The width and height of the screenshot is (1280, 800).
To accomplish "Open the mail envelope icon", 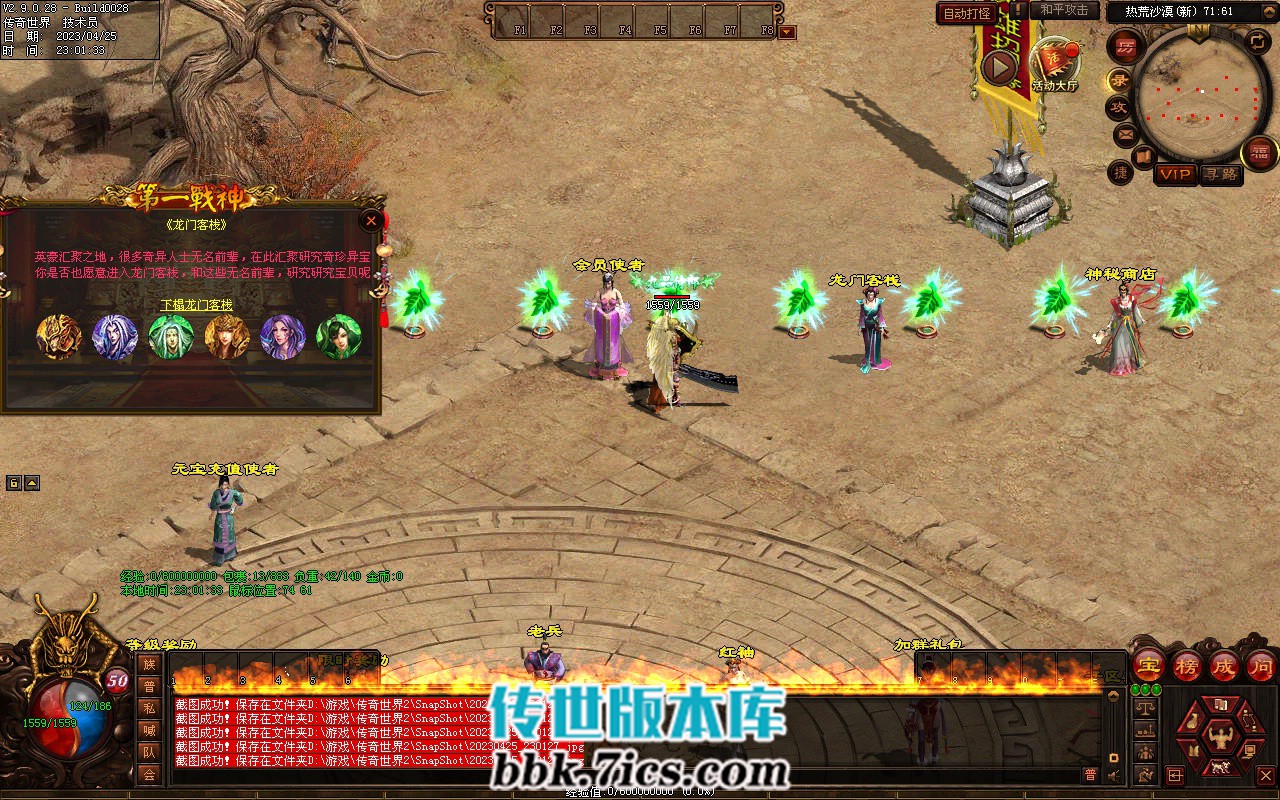I will click(1125, 133).
